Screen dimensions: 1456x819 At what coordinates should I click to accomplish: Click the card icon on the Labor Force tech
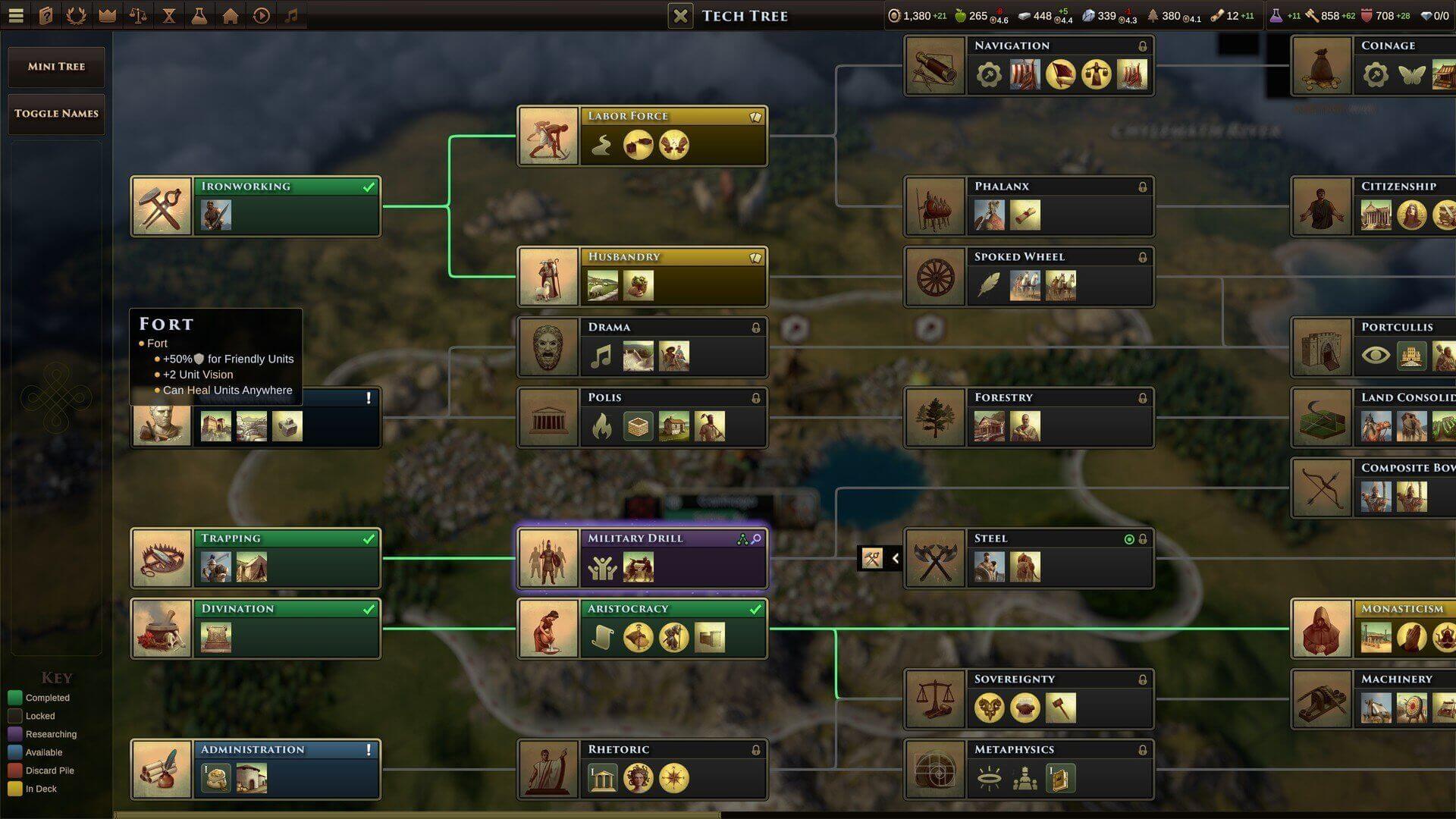pyautogui.click(x=755, y=116)
